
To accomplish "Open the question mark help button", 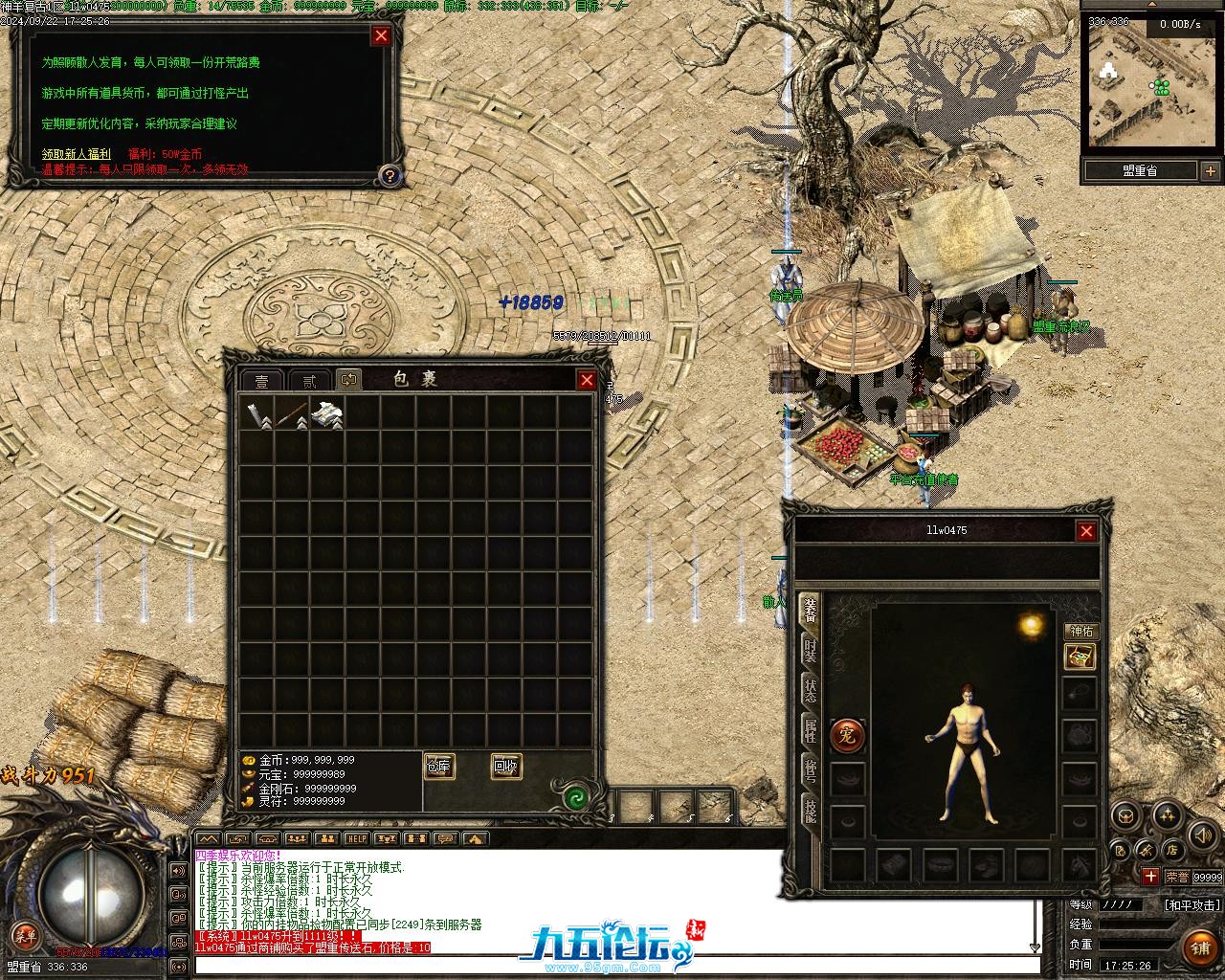I will pos(389,176).
